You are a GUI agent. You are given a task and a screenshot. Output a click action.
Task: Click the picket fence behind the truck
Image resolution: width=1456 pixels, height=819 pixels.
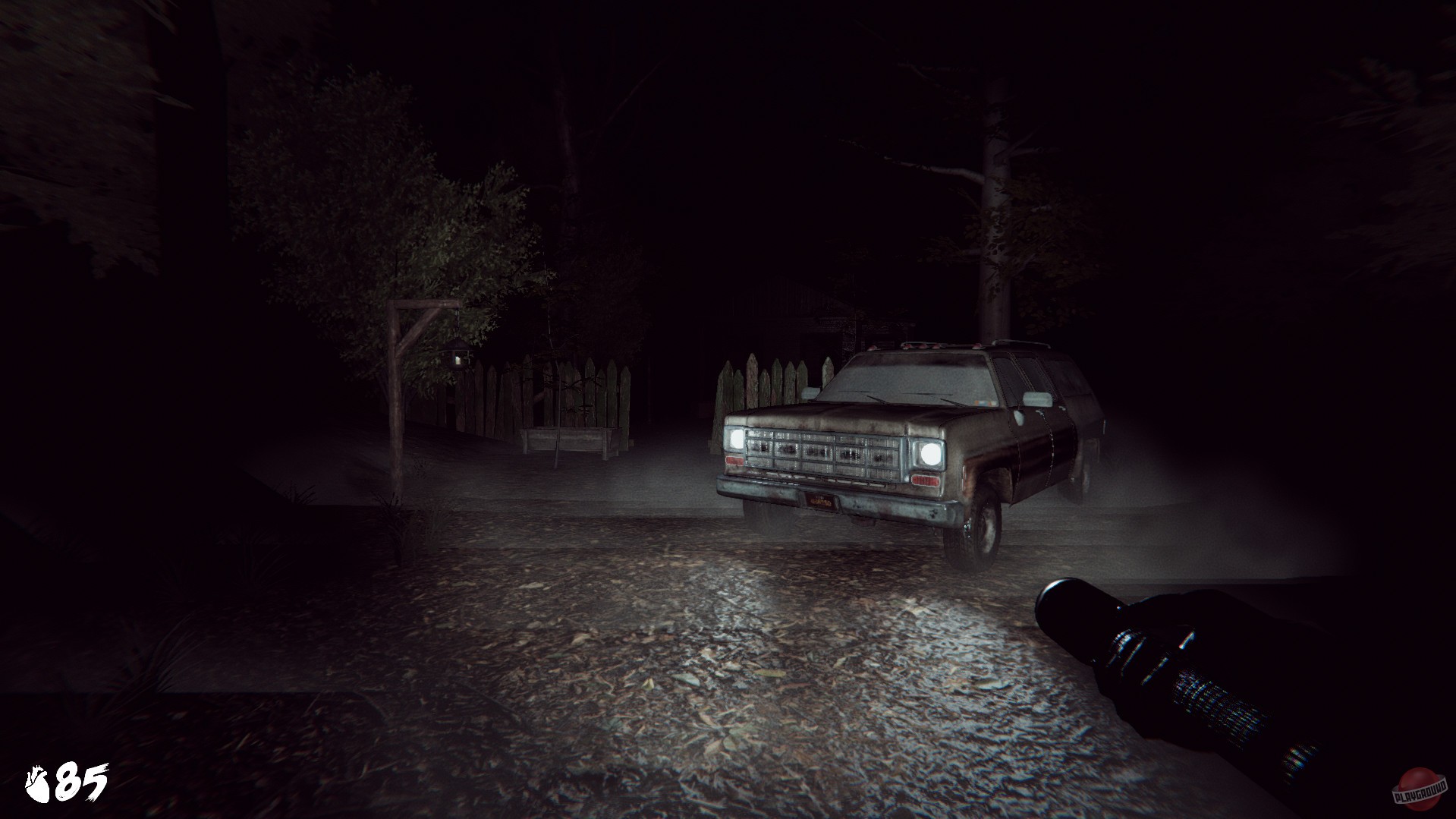coord(765,380)
